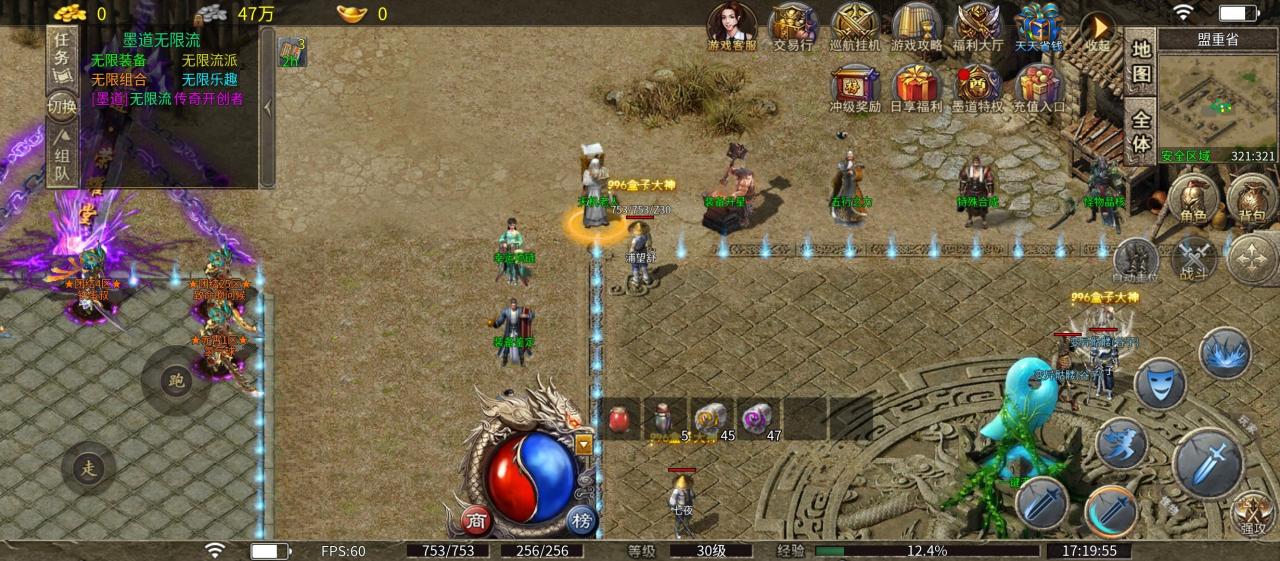Toggle the 强攻 forced attack button
Image resolution: width=1280 pixels, height=561 pixels.
pyautogui.click(x=1251, y=512)
